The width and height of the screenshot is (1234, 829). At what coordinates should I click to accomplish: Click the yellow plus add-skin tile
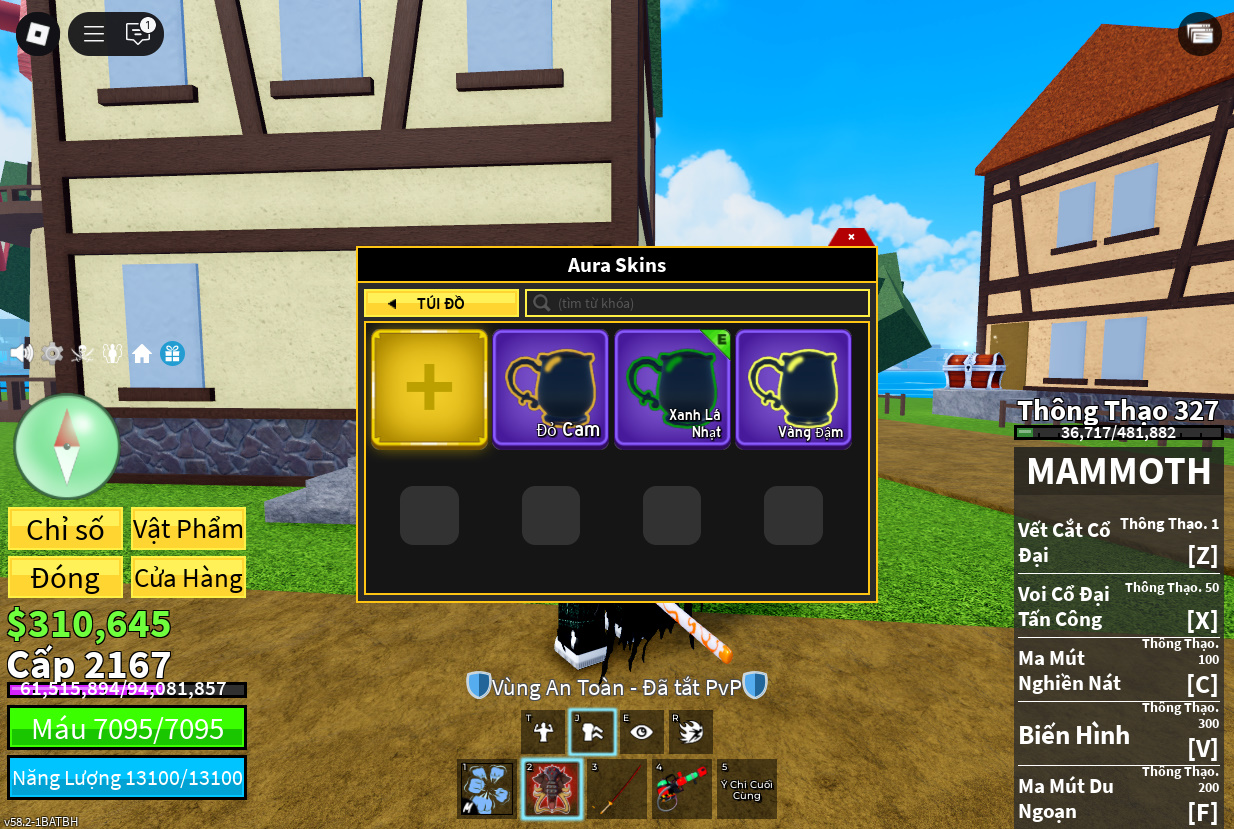[429, 388]
